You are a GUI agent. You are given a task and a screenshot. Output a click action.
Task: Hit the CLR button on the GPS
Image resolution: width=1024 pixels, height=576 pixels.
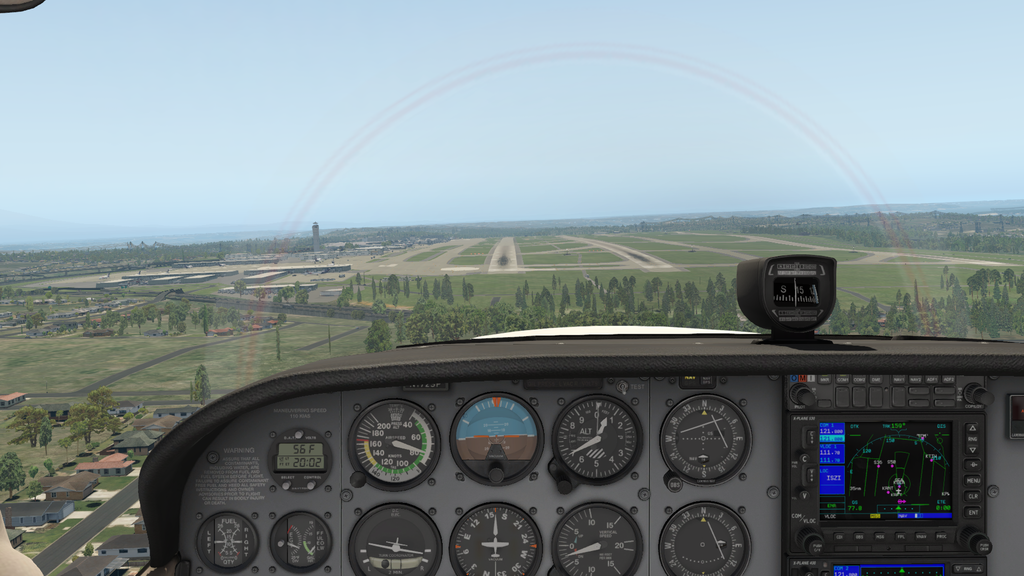pos(972,496)
